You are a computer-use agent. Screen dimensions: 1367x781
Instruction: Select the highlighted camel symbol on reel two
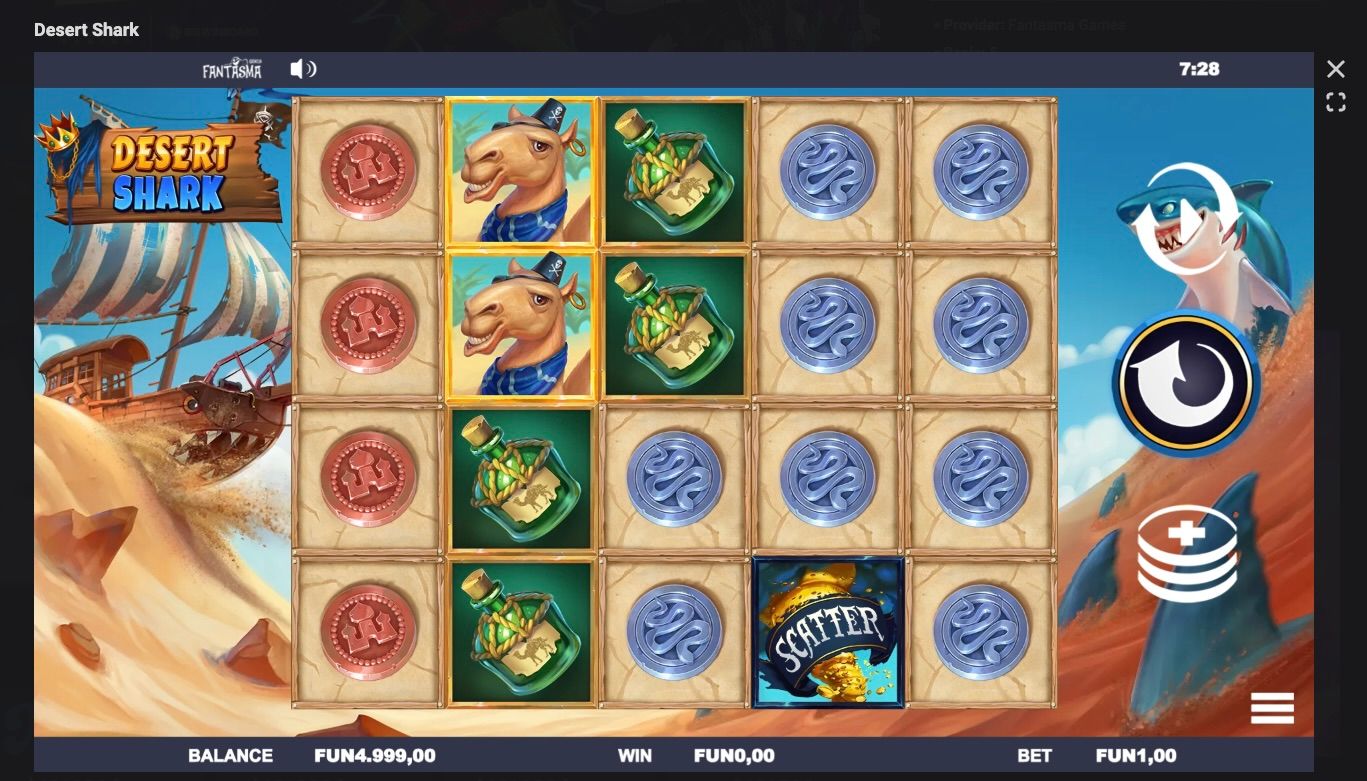coord(521,172)
